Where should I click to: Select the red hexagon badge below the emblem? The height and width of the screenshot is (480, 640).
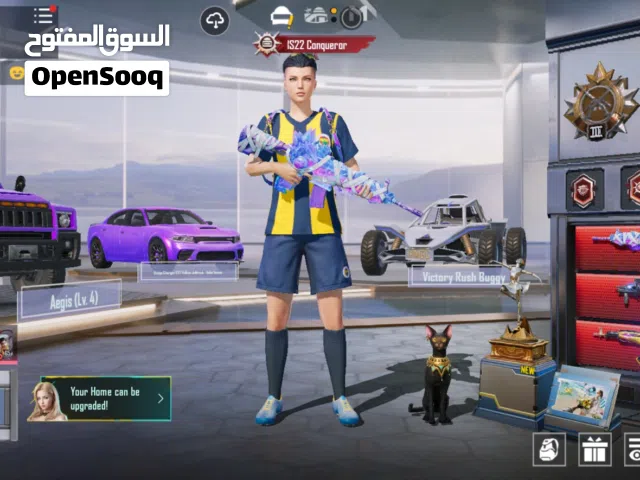(584, 189)
